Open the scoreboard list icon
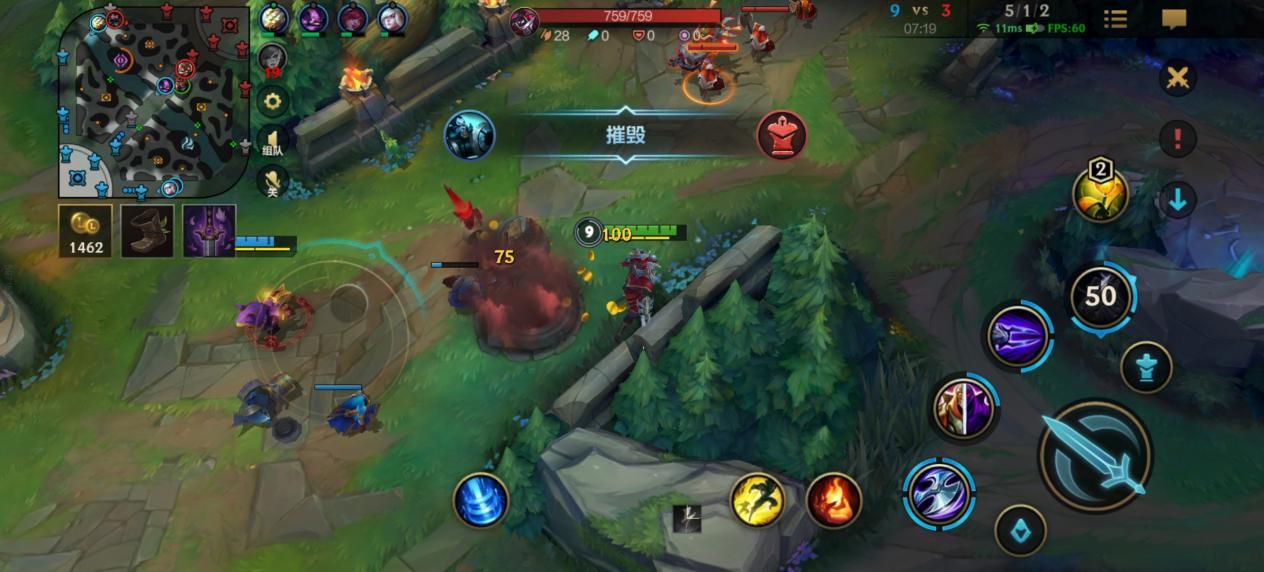Screen dimensions: 1264x572 1115,19
